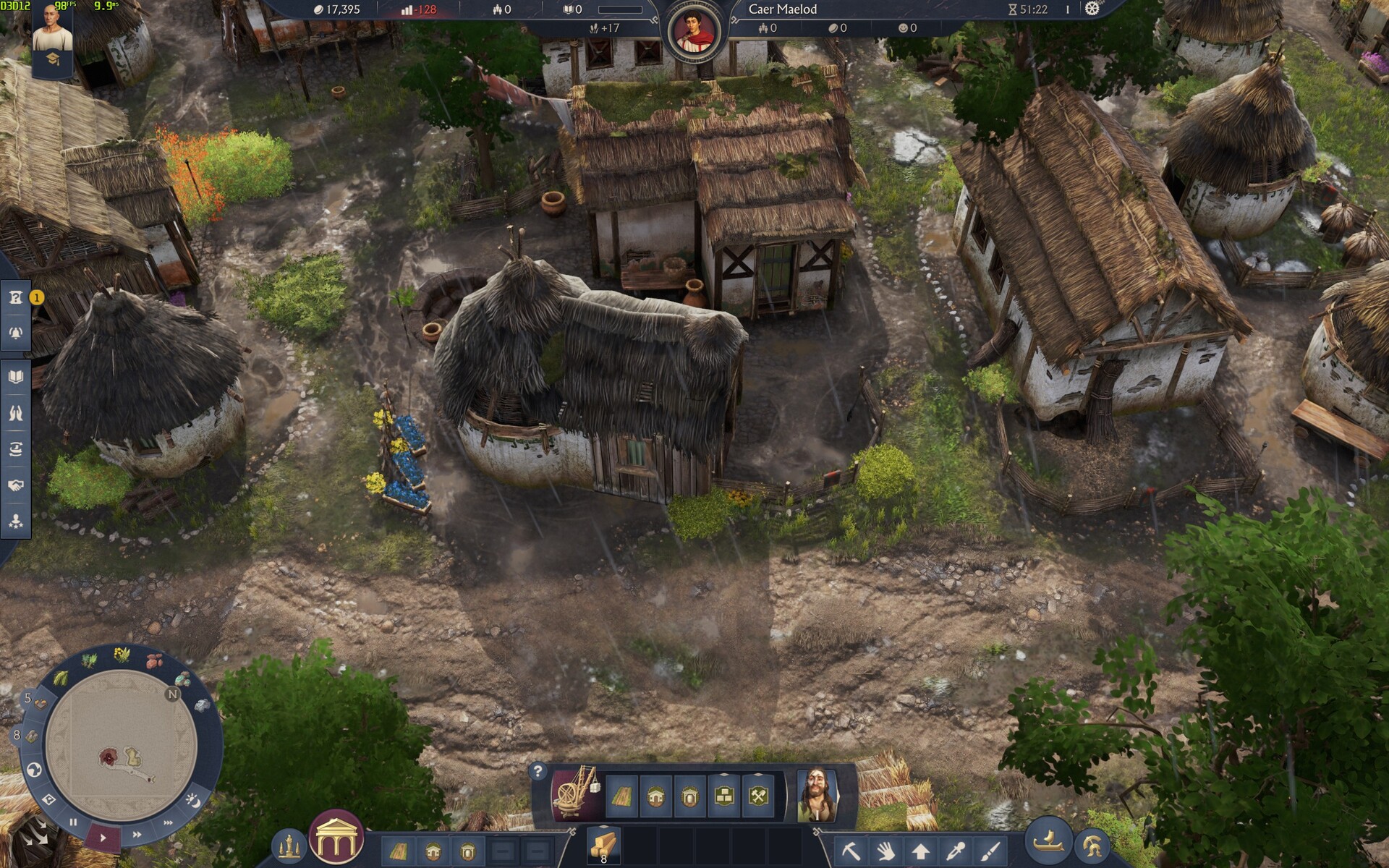The image size is (1389, 868).
Task: Open the ship trade routes menu
Action: click(x=1048, y=843)
